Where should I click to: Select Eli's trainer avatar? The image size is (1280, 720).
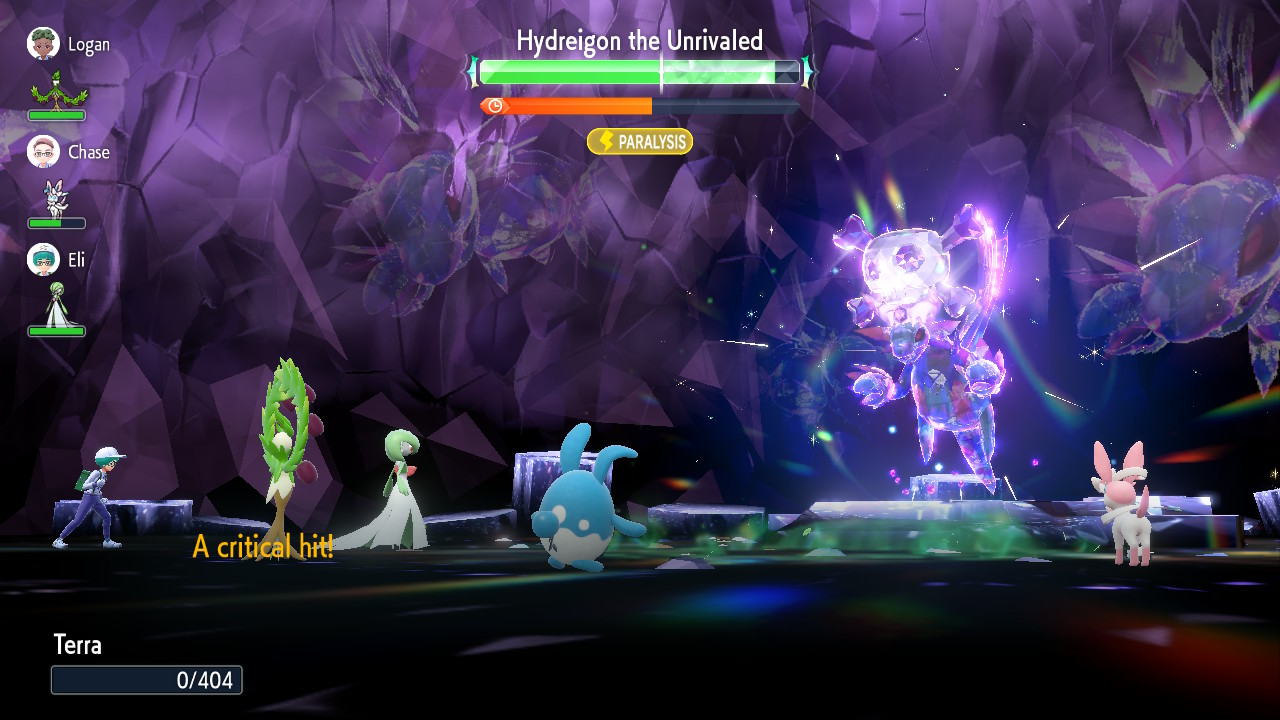(x=44, y=260)
